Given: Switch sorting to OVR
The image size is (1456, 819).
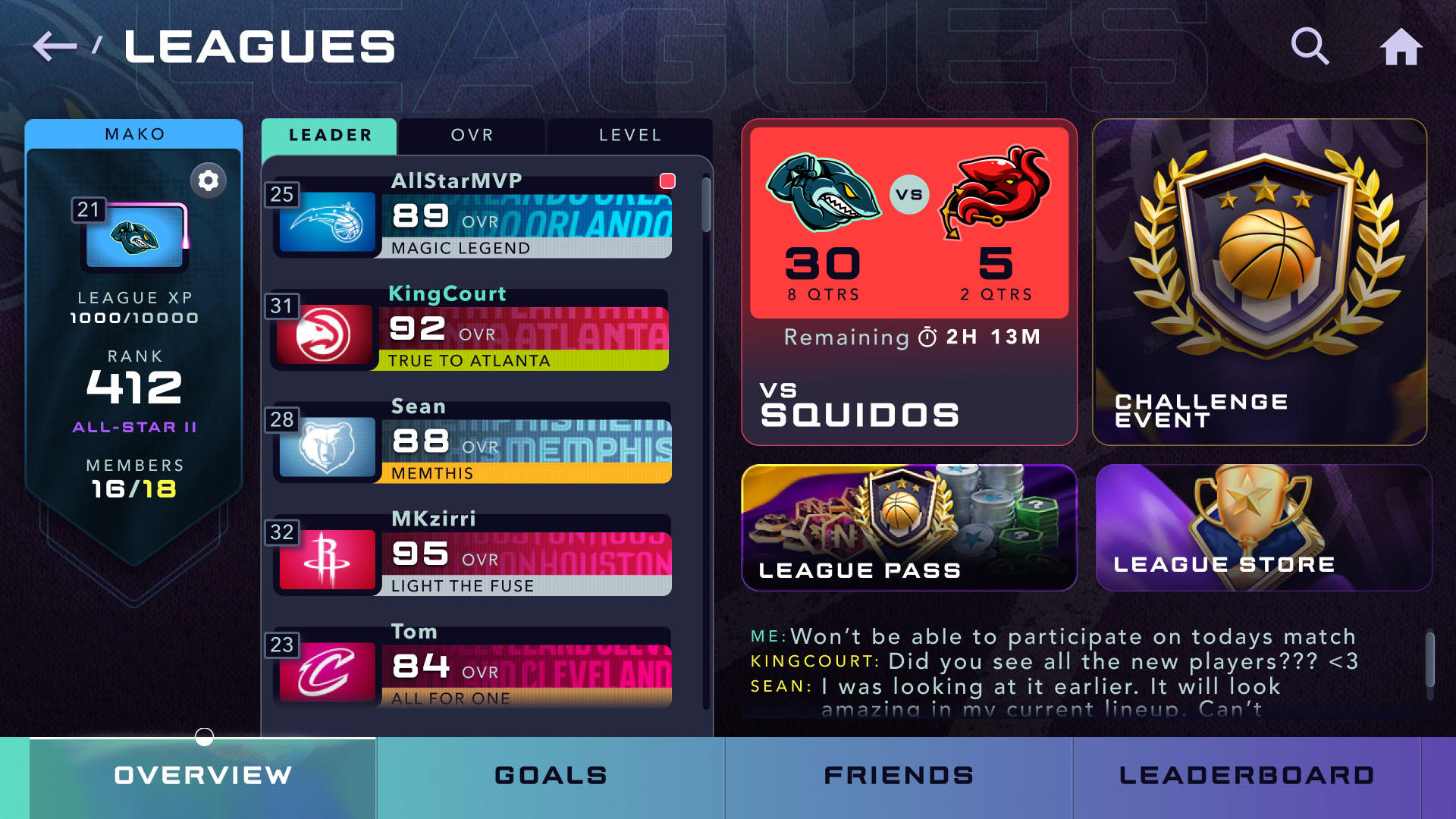Looking at the screenshot, I should tap(472, 135).
